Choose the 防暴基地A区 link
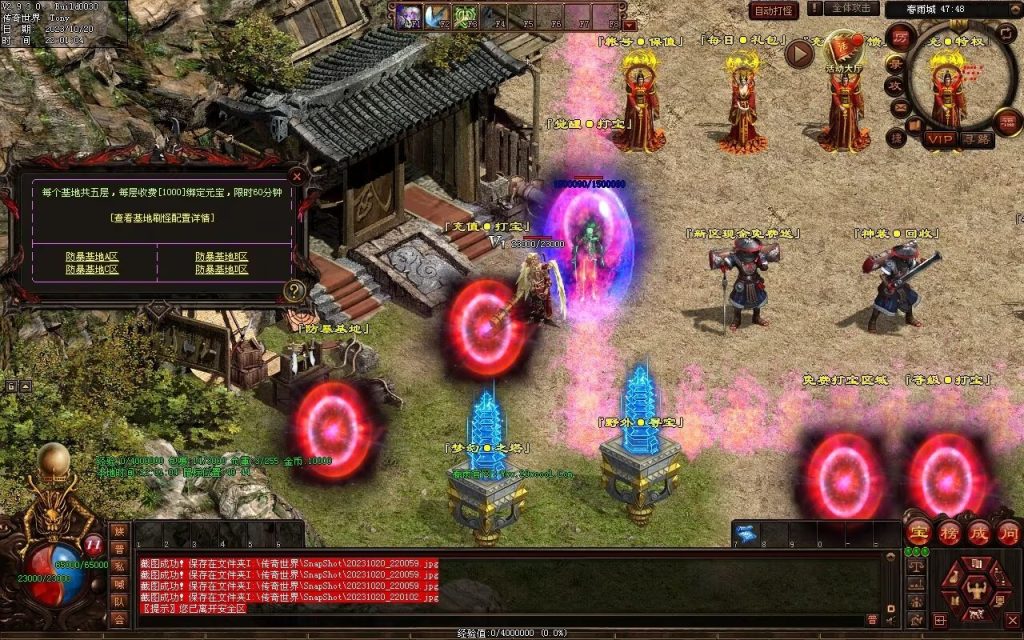This screenshot has height=640, width=1024. (91, 257)
